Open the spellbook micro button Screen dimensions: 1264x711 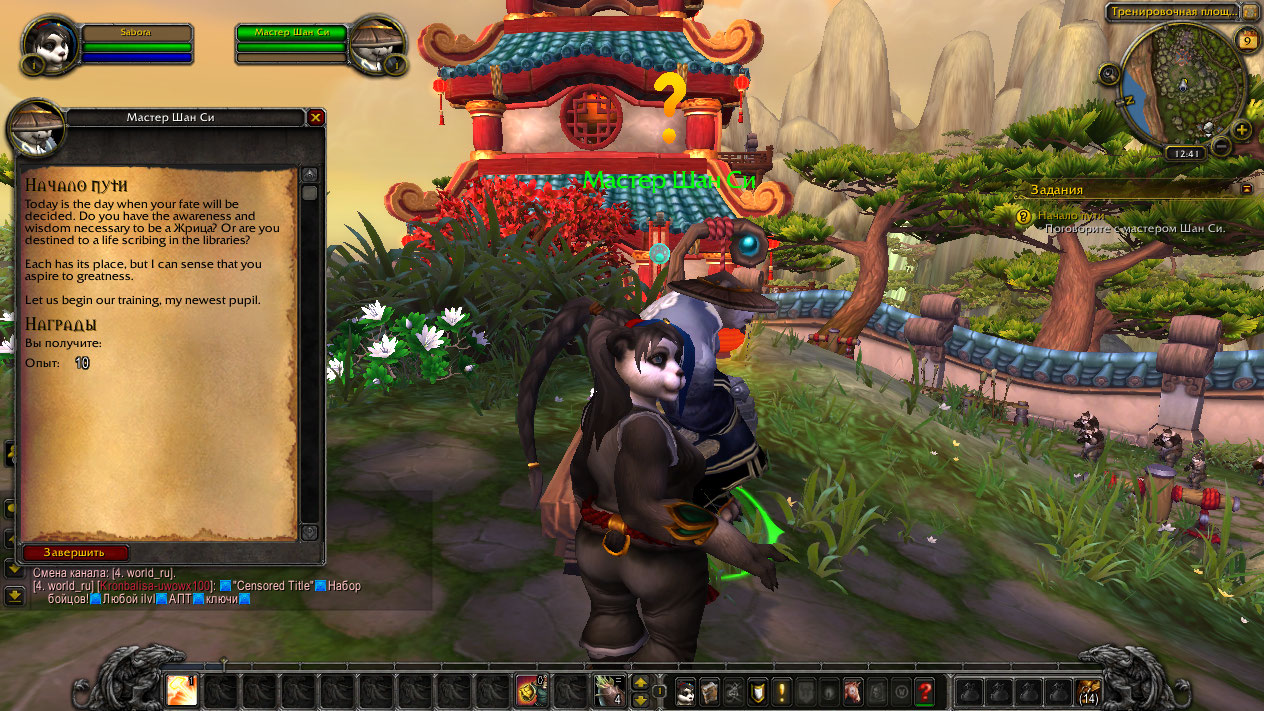tap(709, 691)
